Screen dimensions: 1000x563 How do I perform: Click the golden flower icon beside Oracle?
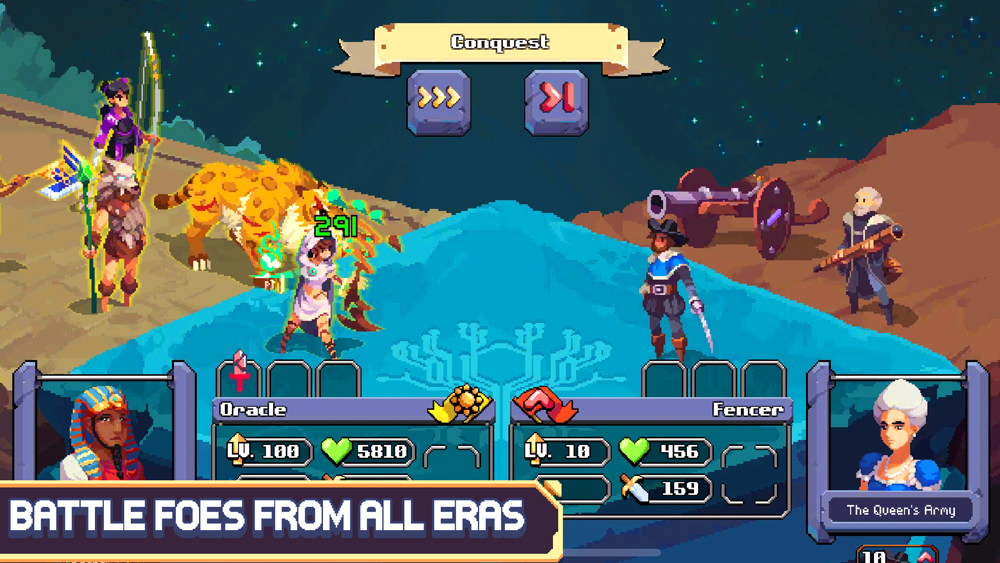[464, 405]
